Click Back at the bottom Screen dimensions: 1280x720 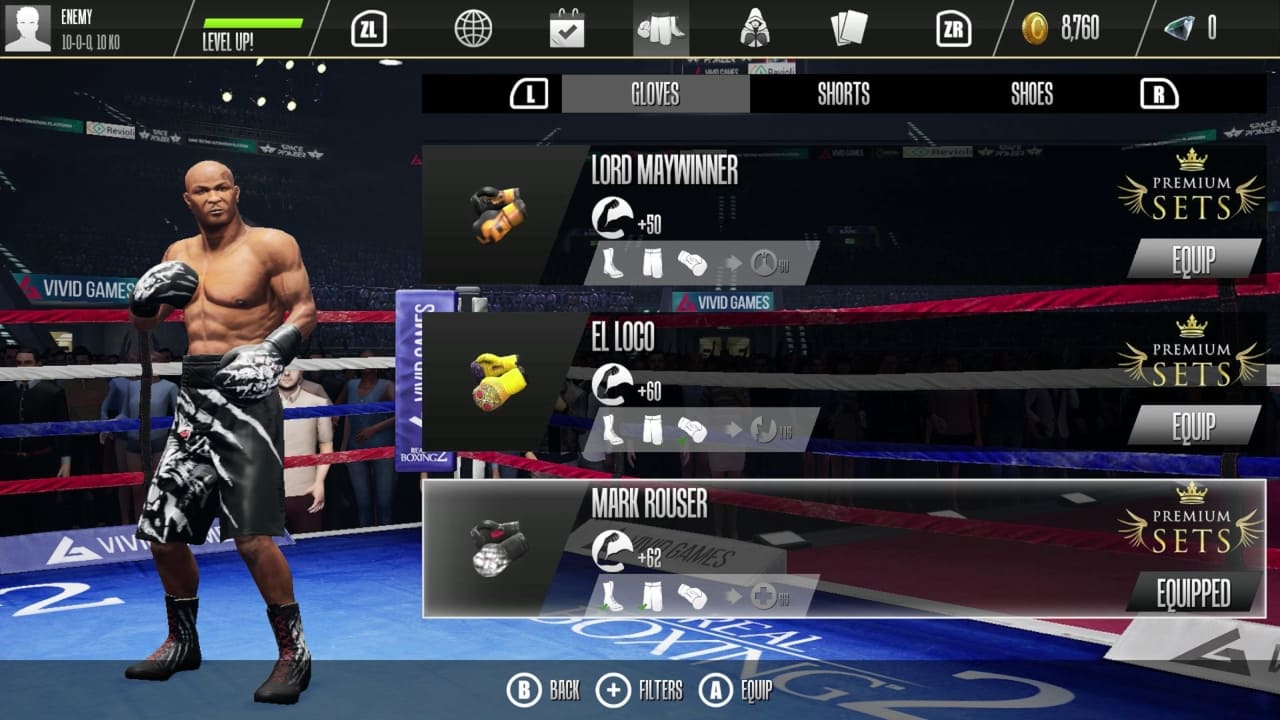click(539, 688)
